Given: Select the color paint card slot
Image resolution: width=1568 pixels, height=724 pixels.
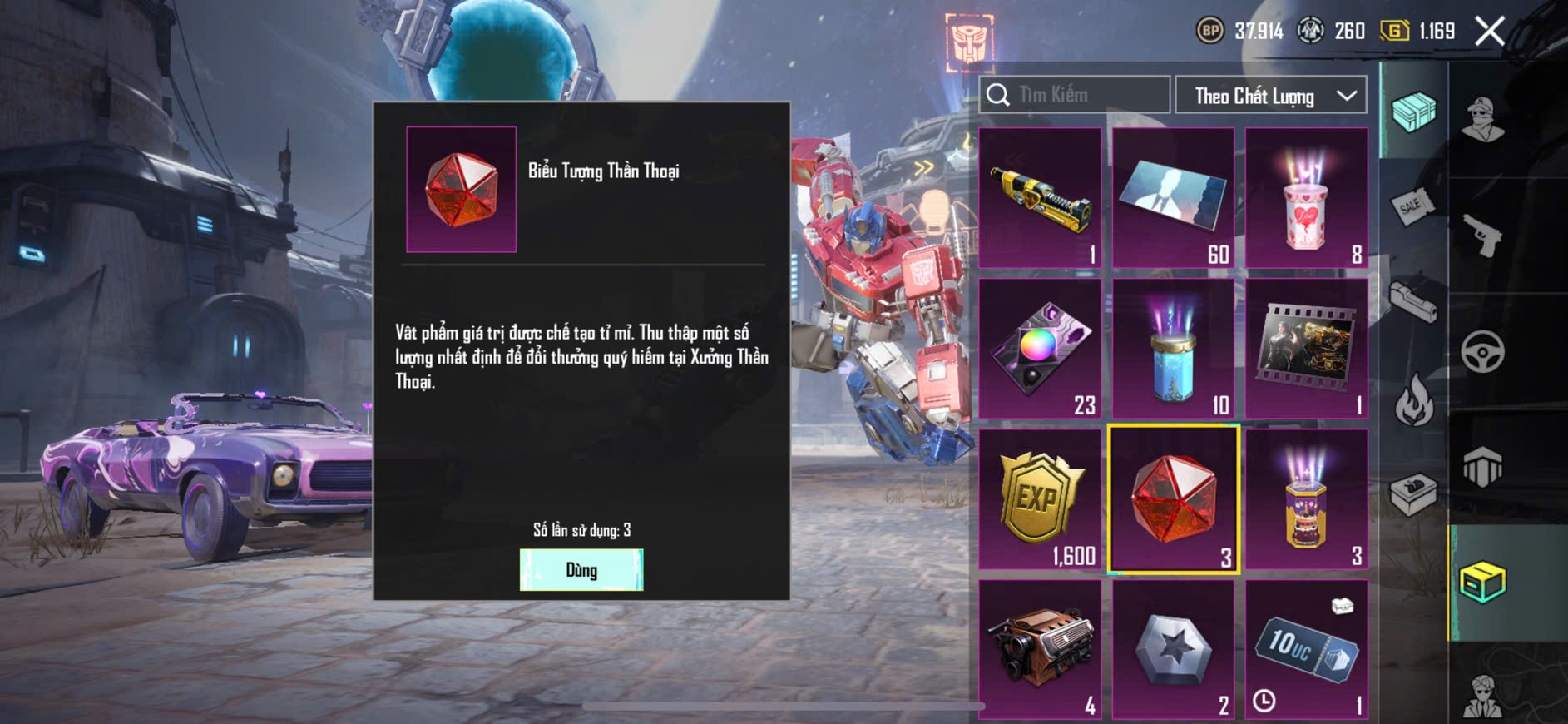Looking at the screenshot, I should point(1041,349).
